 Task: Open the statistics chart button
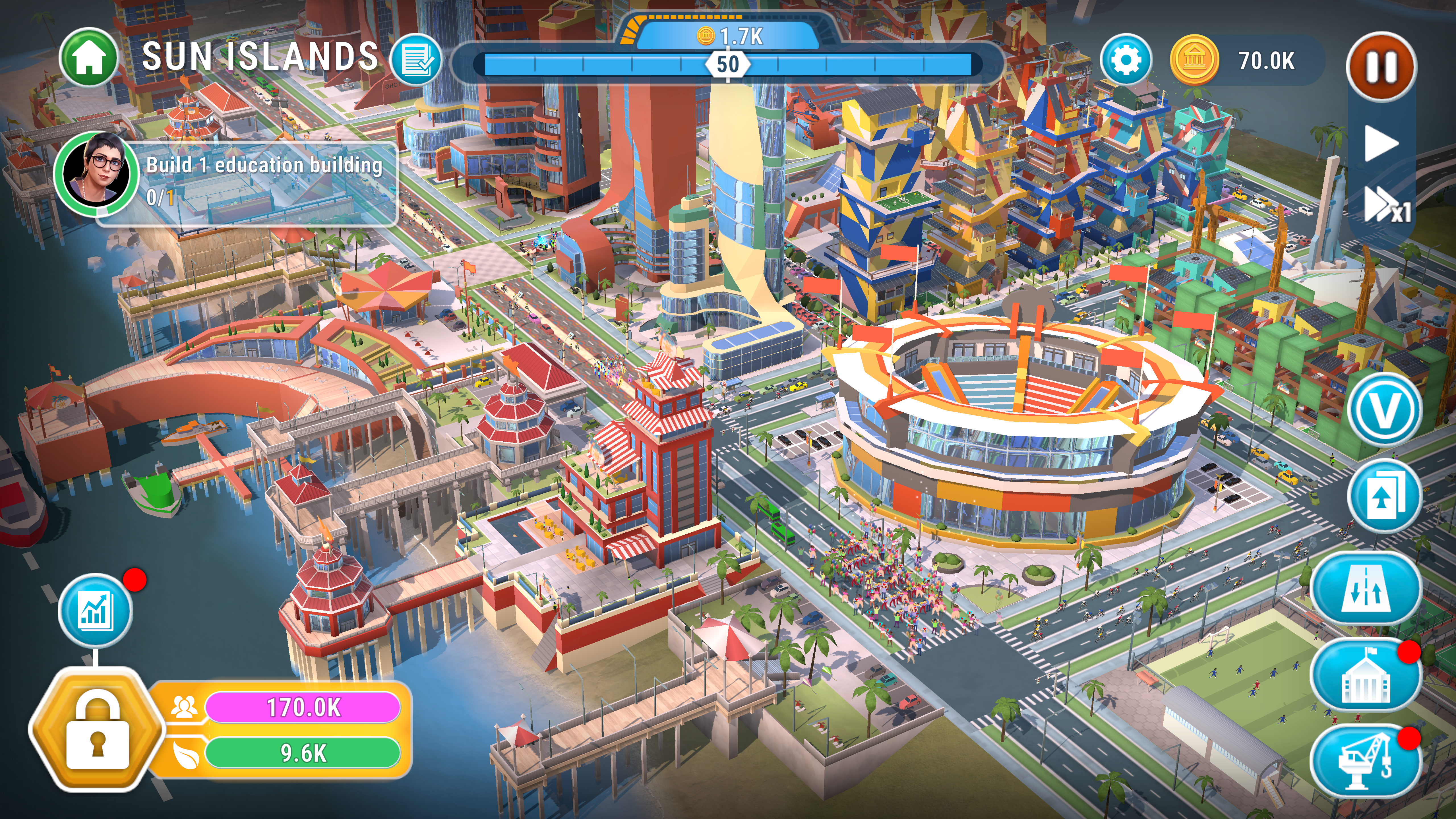[95, 610]
